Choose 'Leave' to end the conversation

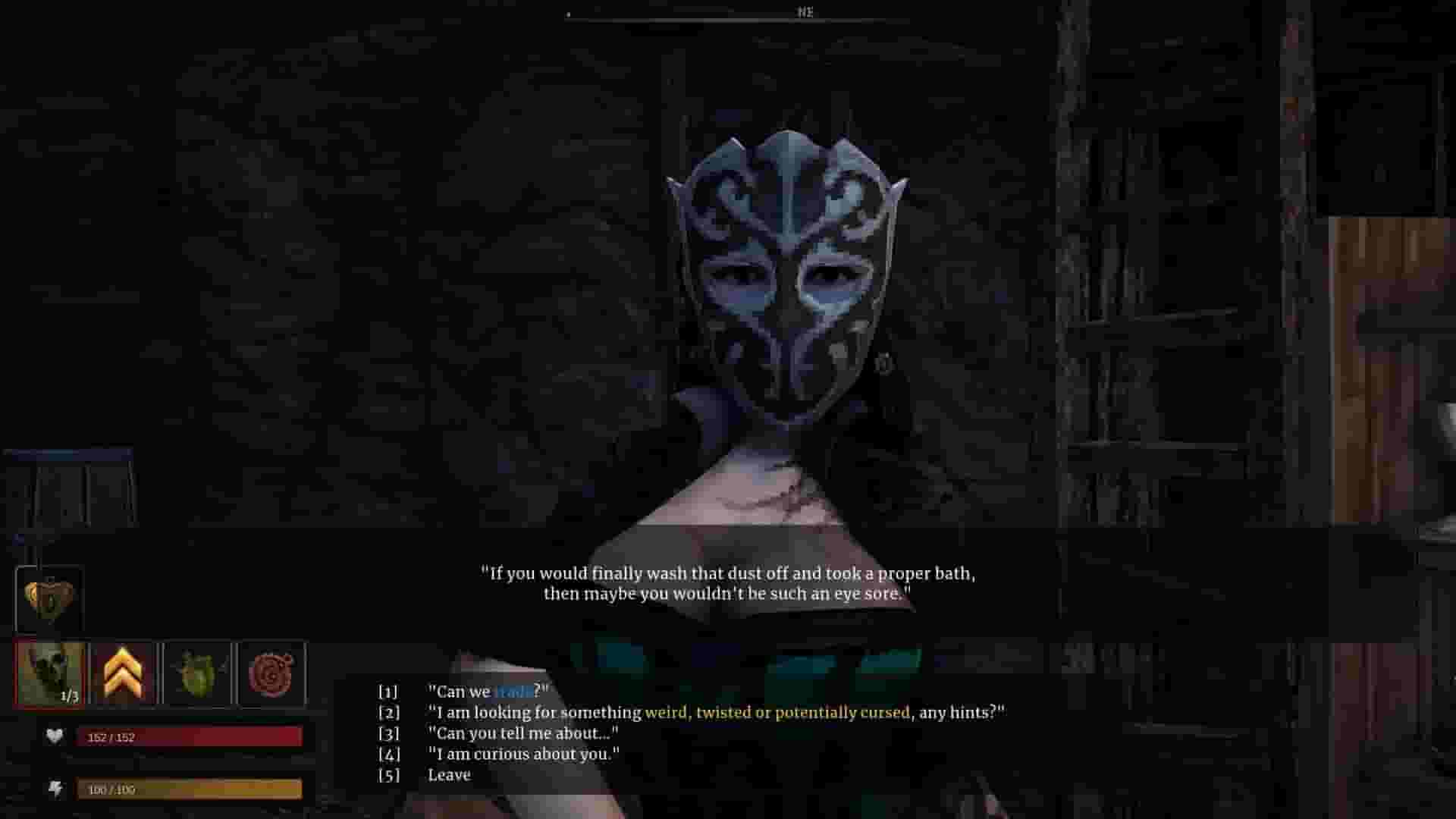pyautogui.click(x=449, y=774)
